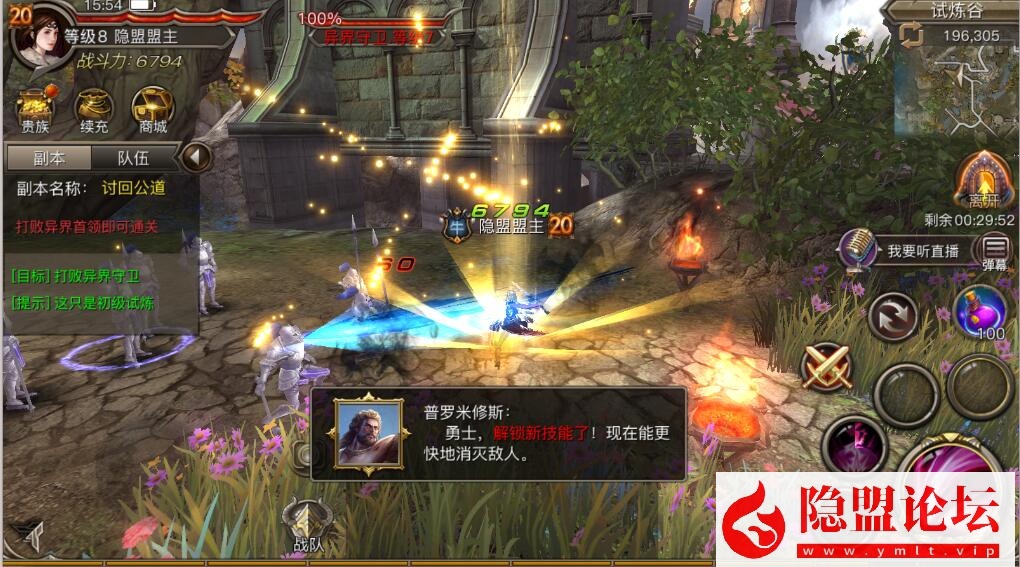The image size is (1020, 567).
Task: Activate the crossed swords attack button
Action: pos(828,365)
